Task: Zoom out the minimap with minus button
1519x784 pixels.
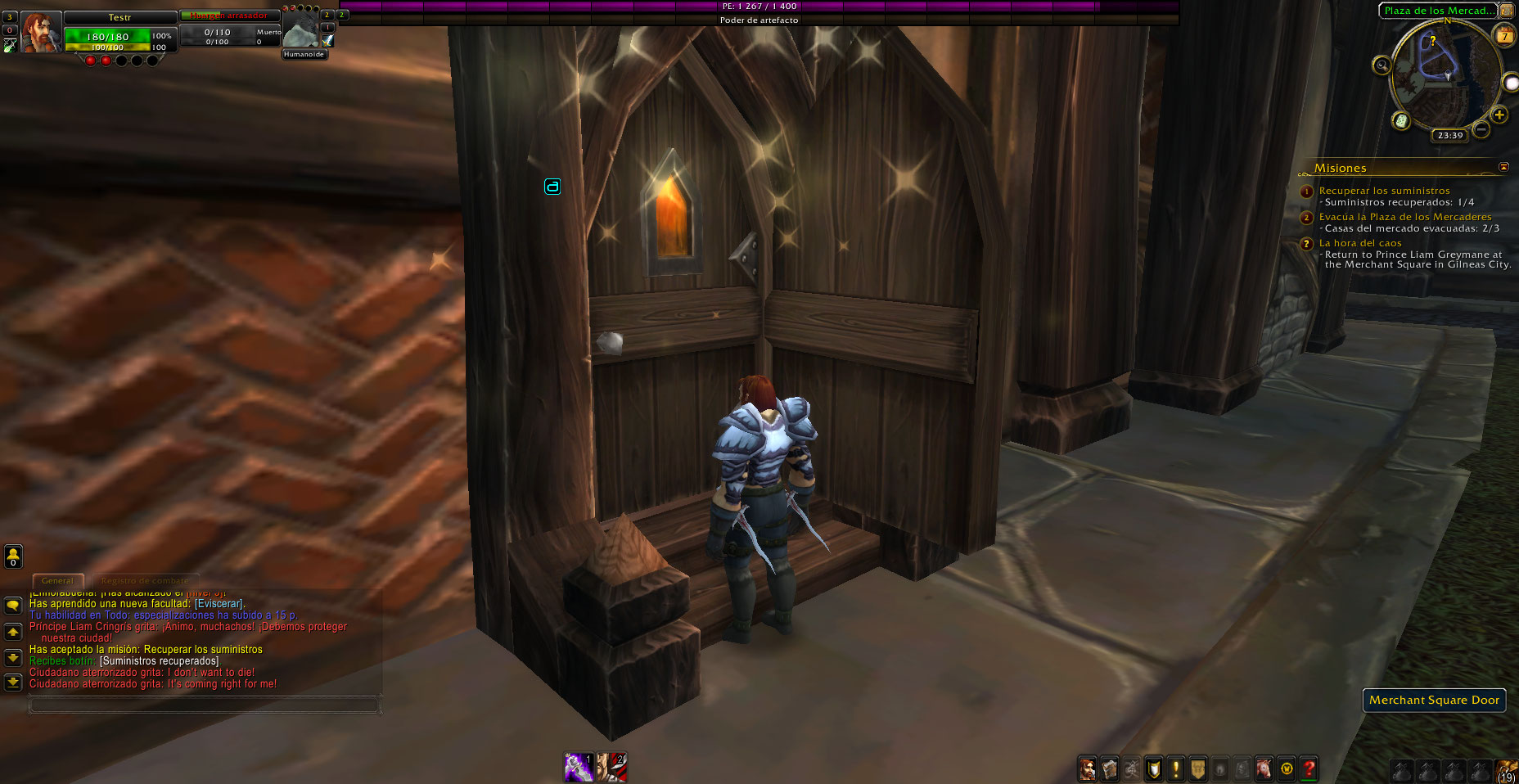Action: pyautogui.click(x=1481, y=129)
